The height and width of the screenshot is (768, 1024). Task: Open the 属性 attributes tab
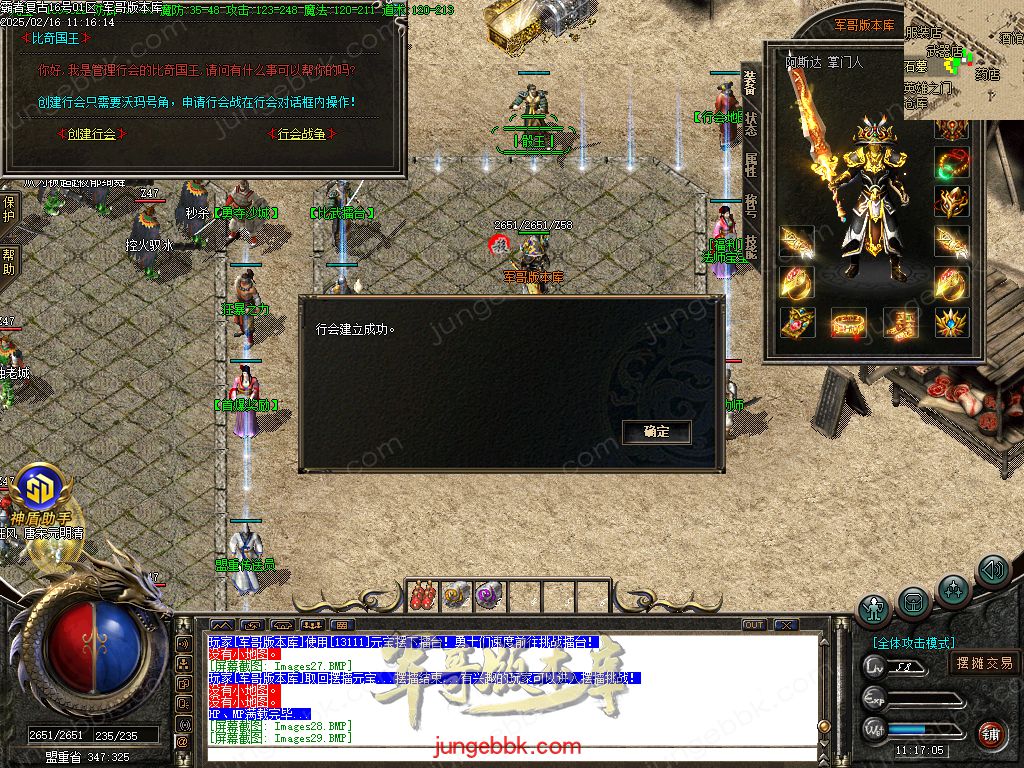[751, 165]
